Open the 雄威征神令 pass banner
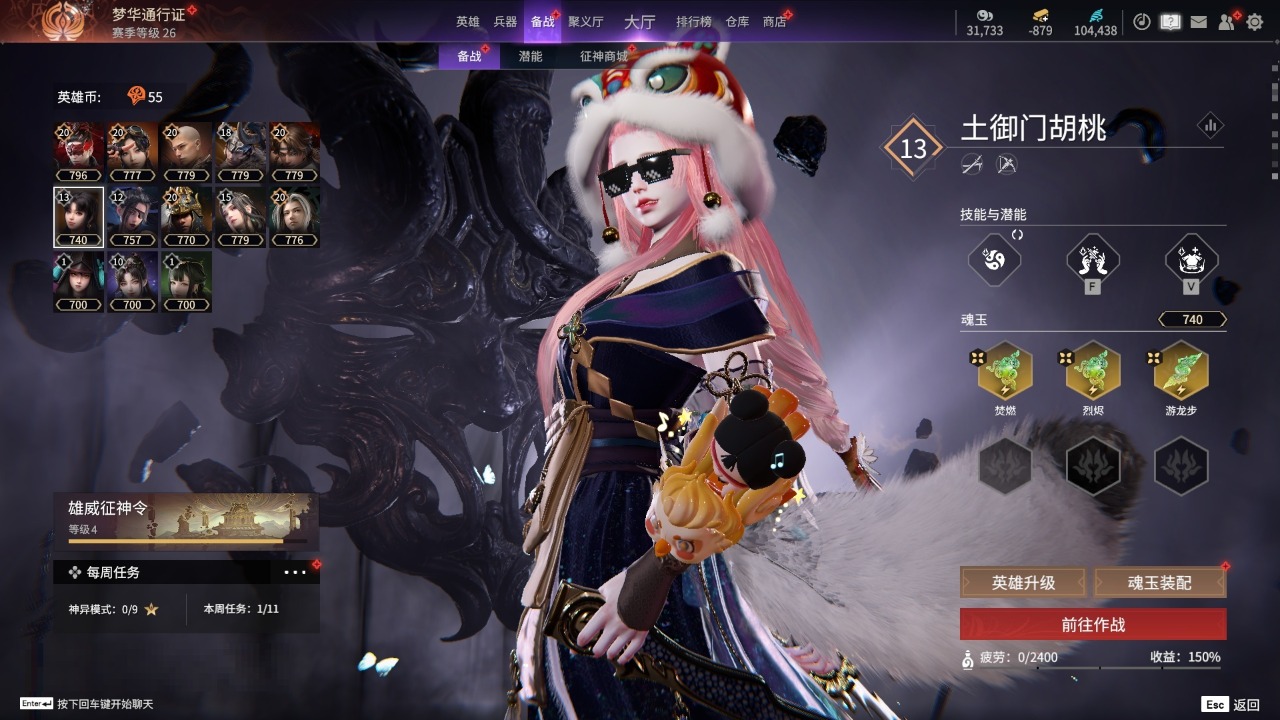The height and width of the screenshot is (720, 1280). coord(186,521)
